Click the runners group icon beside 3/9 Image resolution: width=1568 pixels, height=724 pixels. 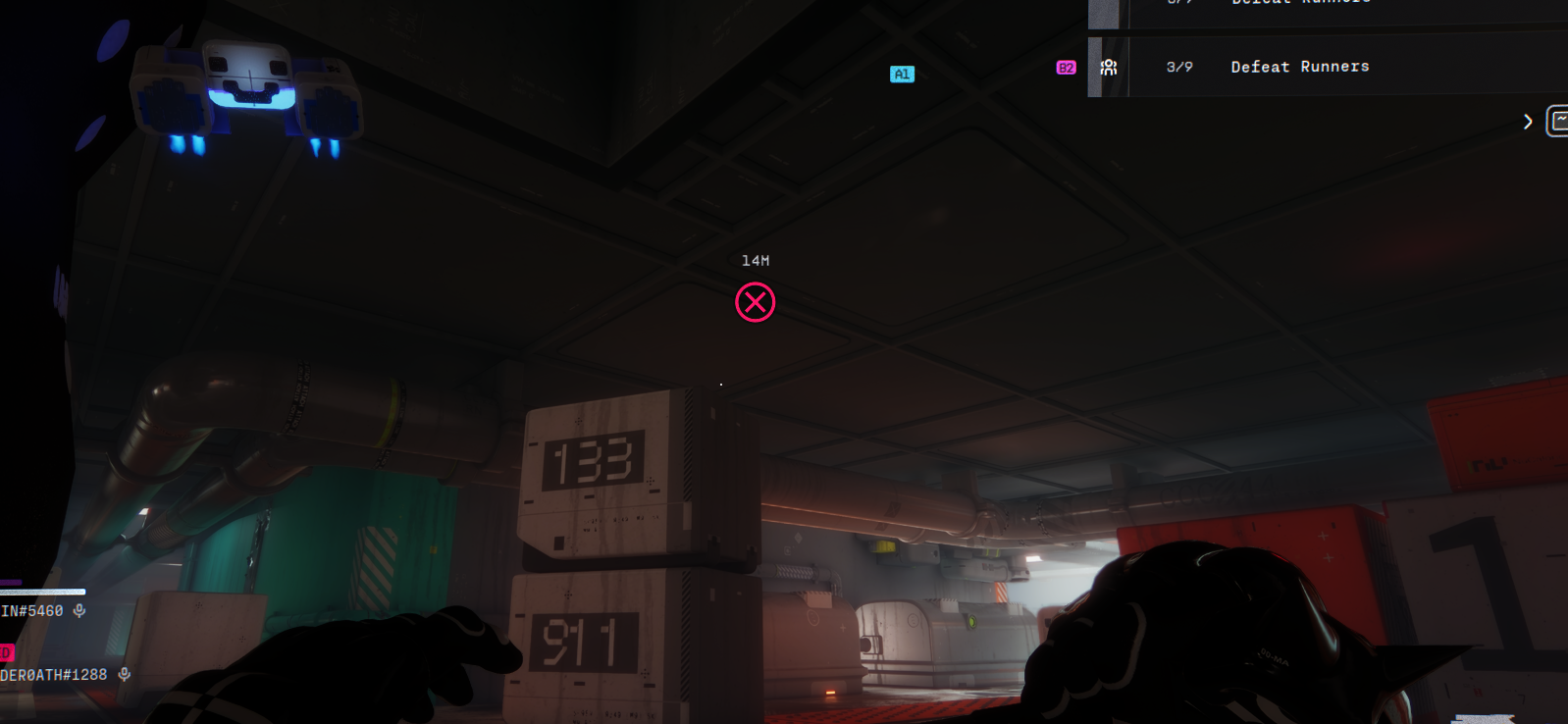1109,67
